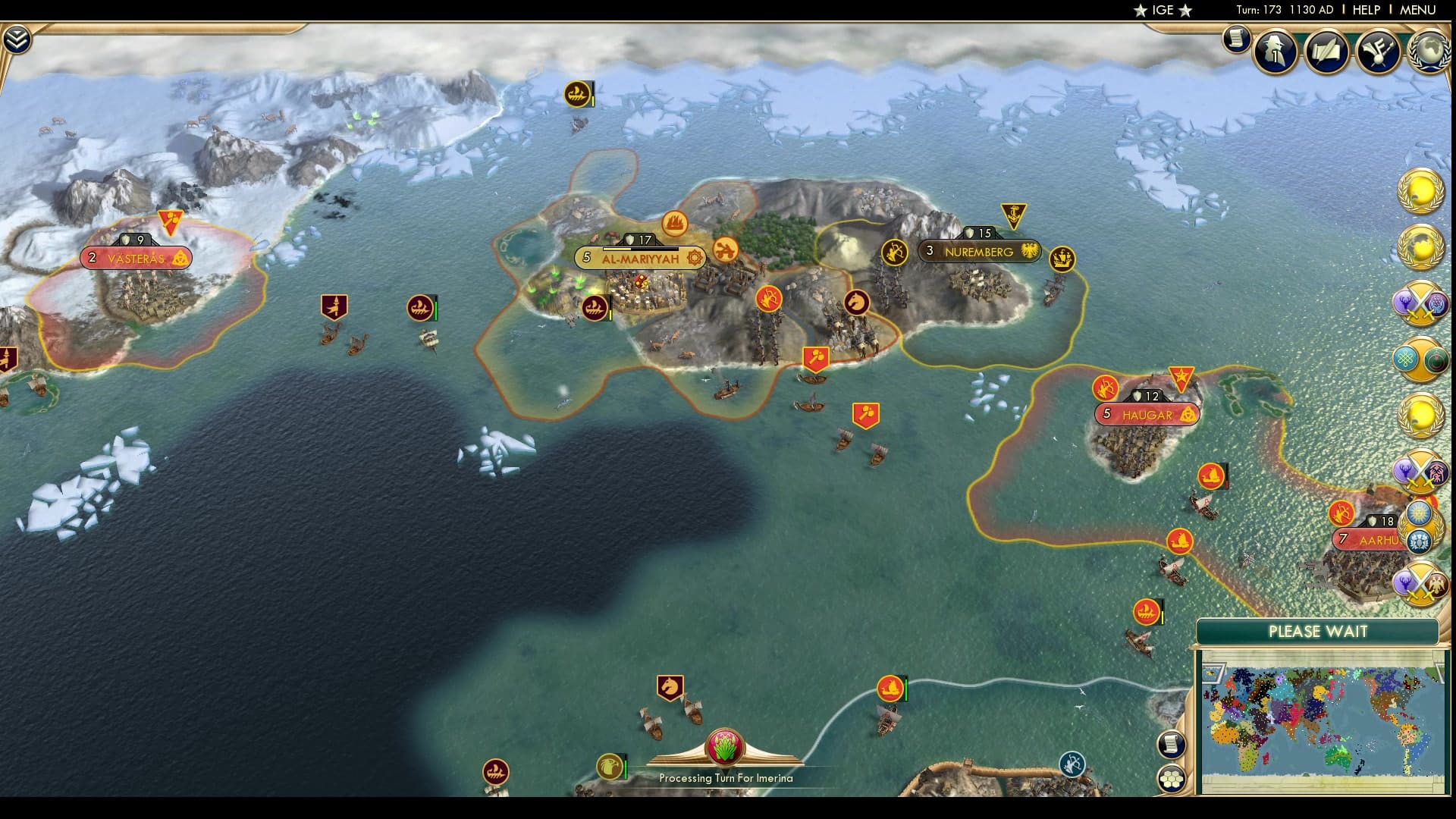Open the Diplomacy globe icon
Image resolution: width=1456 pixels, height=819 pixels.
tap(1430, 53)
